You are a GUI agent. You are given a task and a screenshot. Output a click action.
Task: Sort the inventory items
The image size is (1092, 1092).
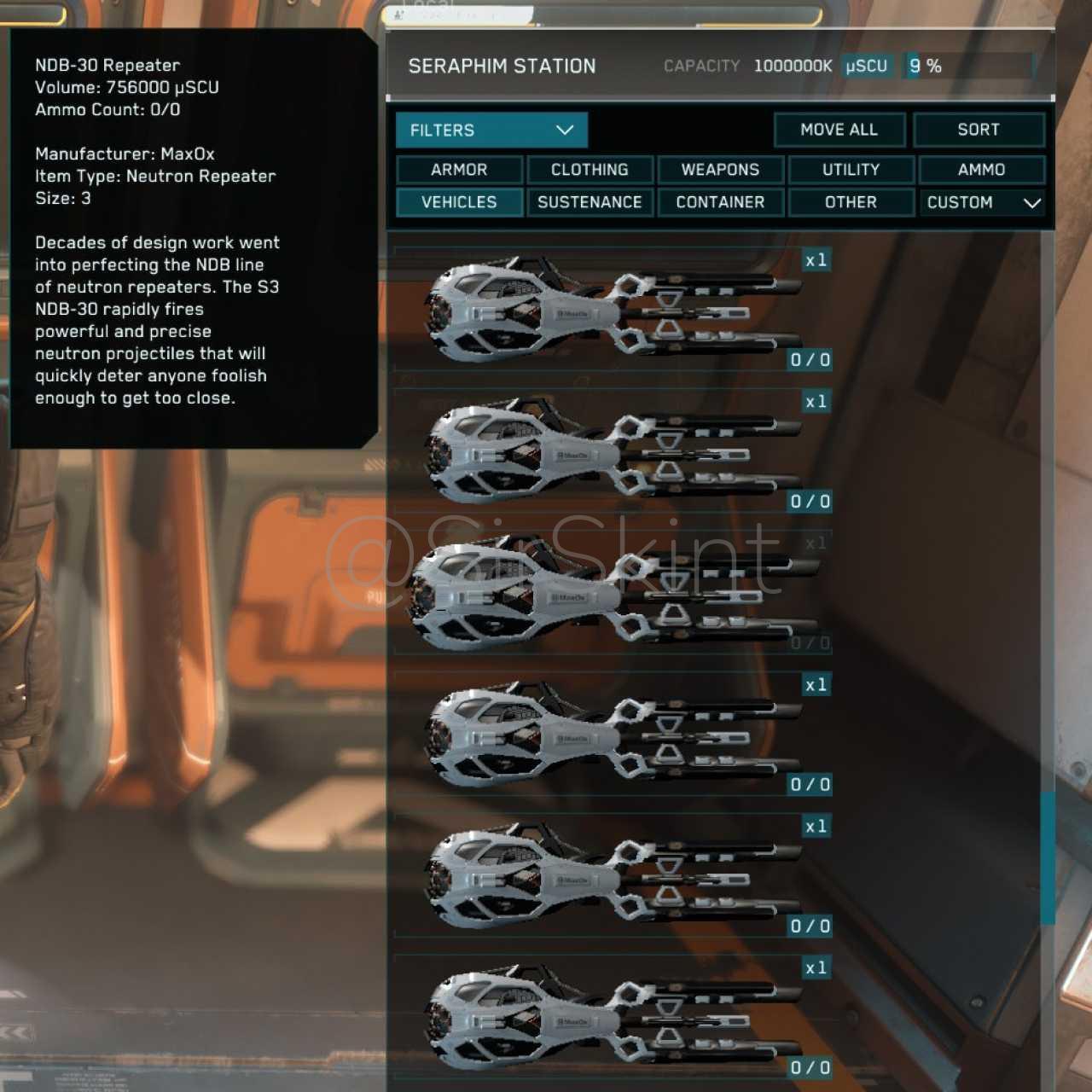coord(978,130)
